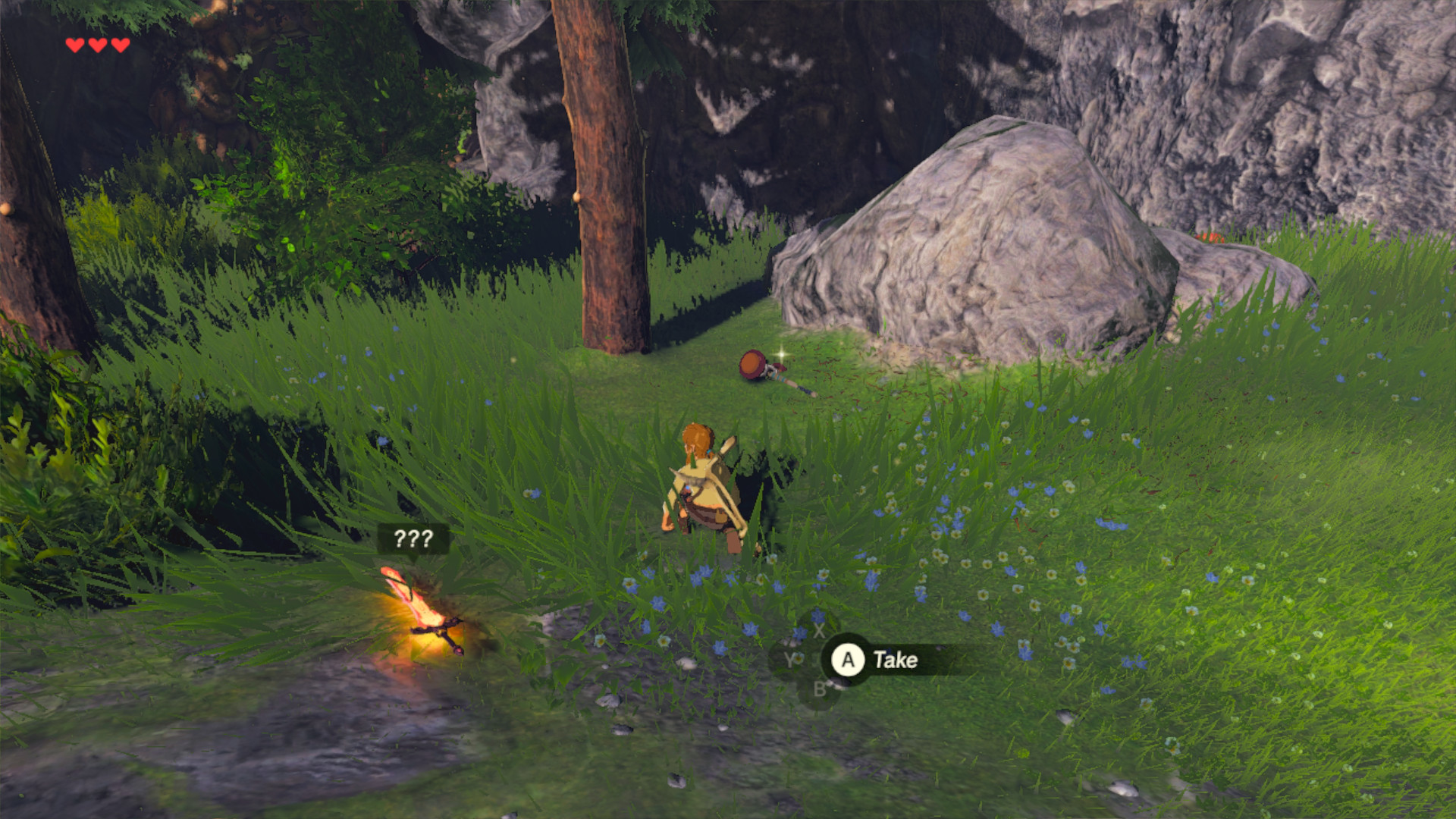1456x819 pixels.
Task: Click the B button prompt icon
Action: (821, 689)
